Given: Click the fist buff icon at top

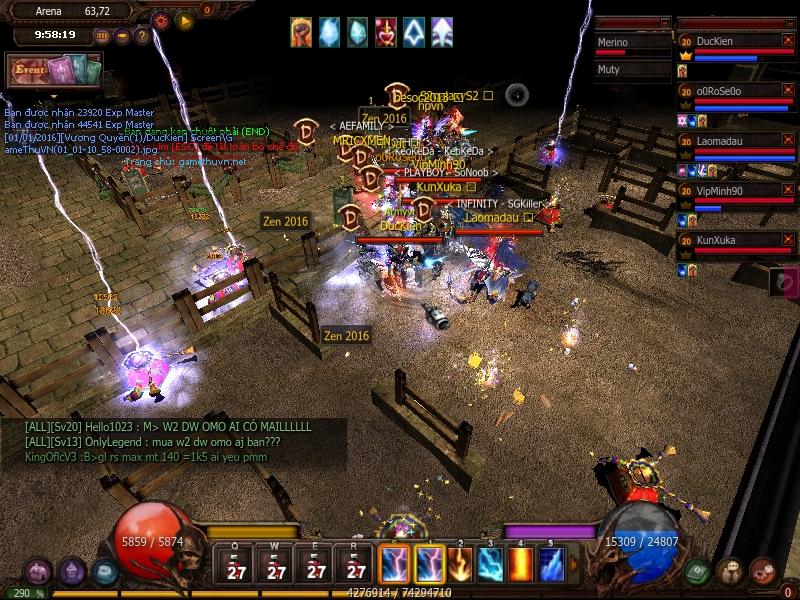Looking at the screenshot, I should coord(301,33).
